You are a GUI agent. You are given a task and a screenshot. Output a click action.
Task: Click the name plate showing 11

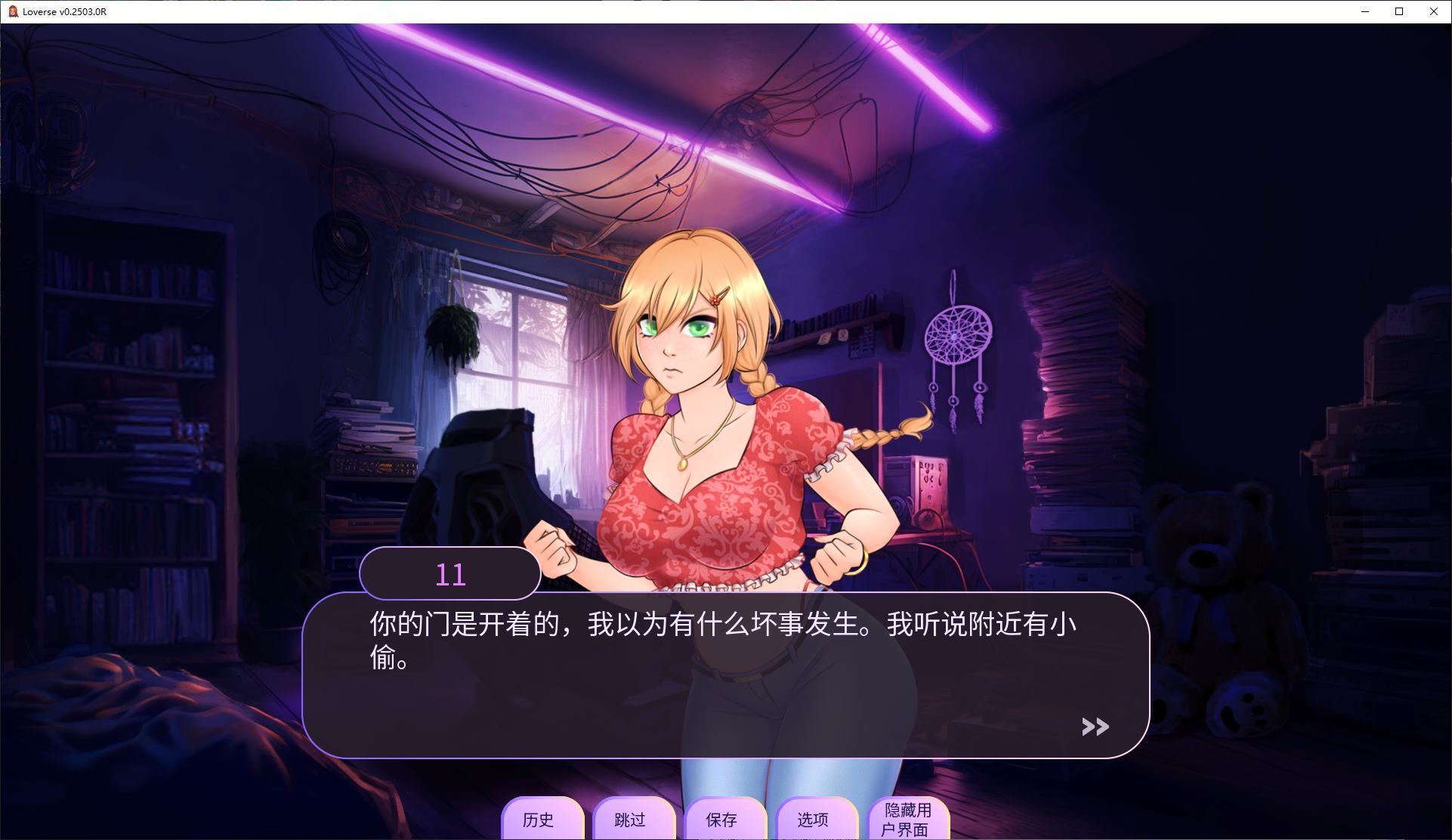pos(450,573)
